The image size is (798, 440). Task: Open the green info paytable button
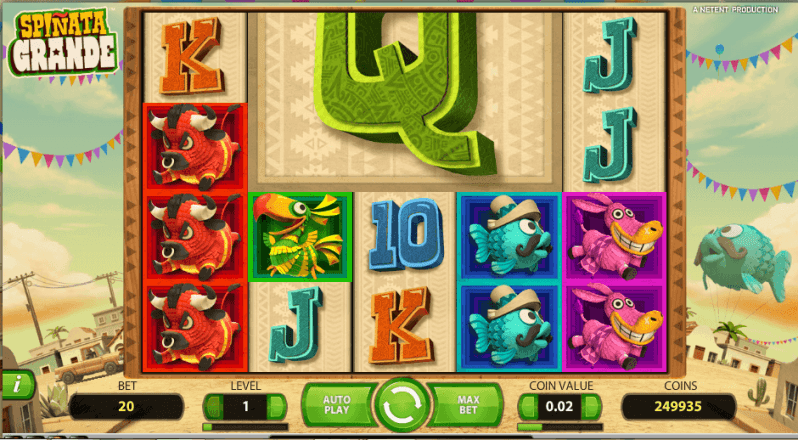tap(15, 384)
